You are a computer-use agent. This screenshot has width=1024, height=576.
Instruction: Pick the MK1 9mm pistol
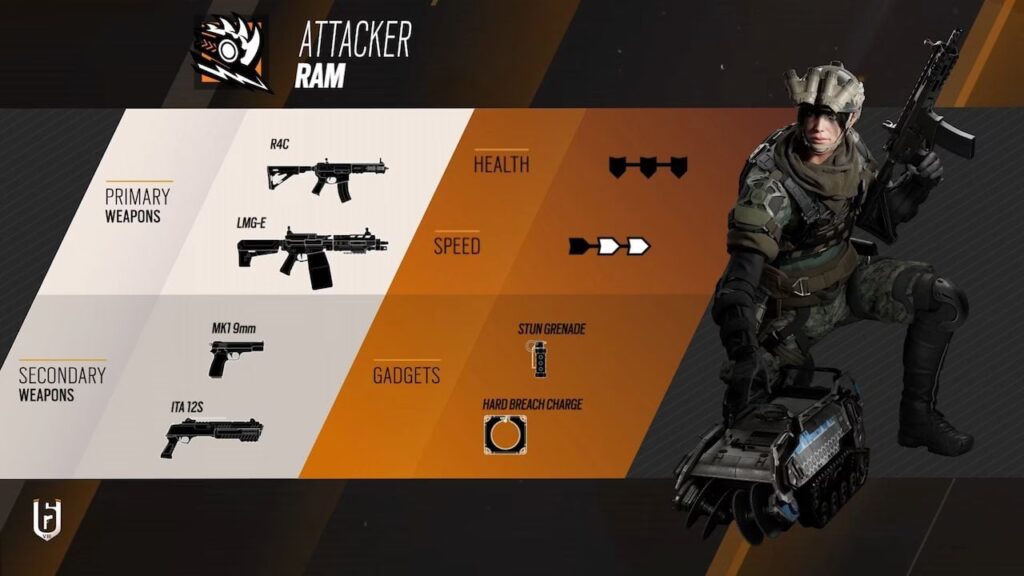[236, 357]
